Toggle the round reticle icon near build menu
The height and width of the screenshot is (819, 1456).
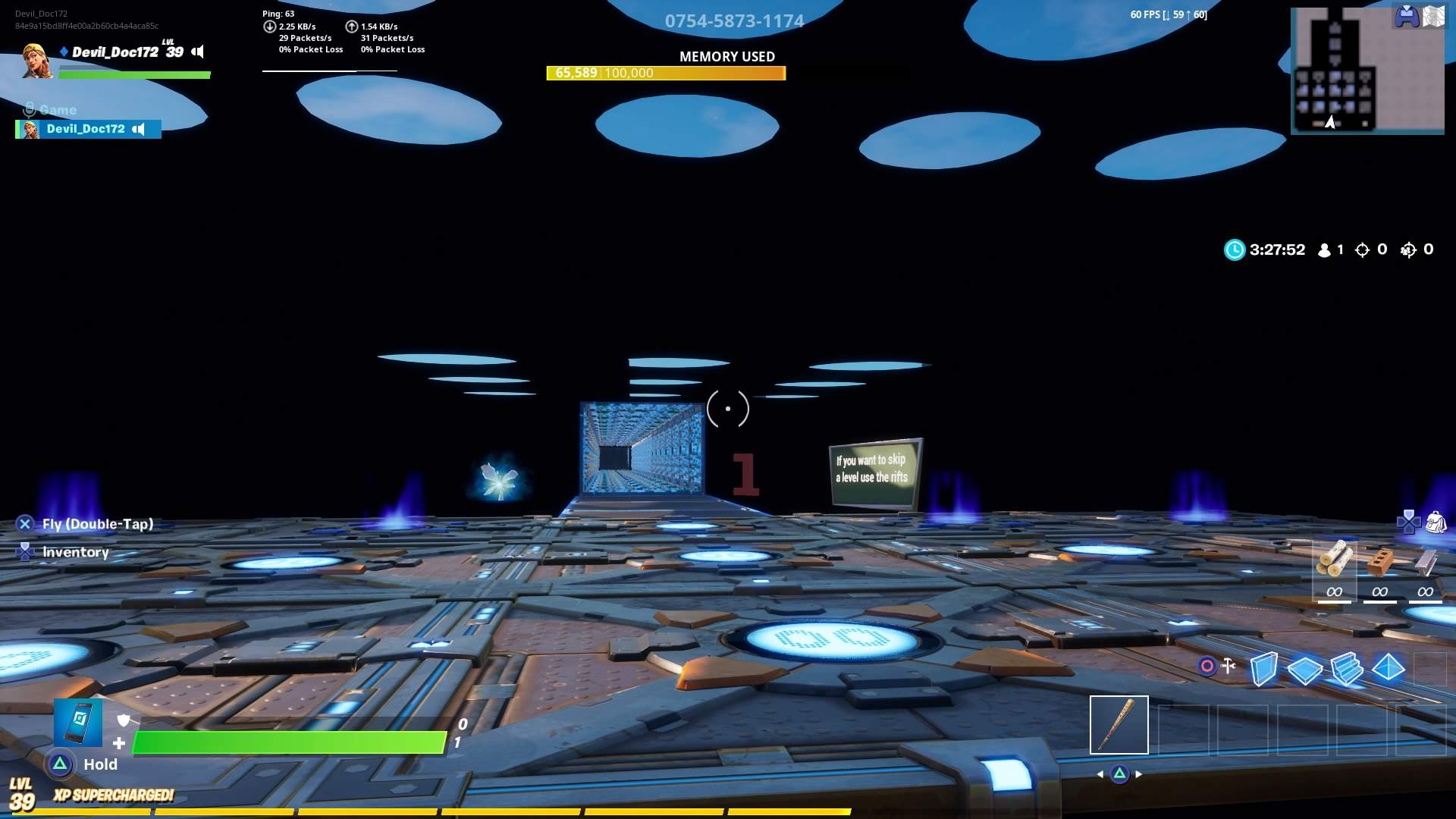[1207, 667]
